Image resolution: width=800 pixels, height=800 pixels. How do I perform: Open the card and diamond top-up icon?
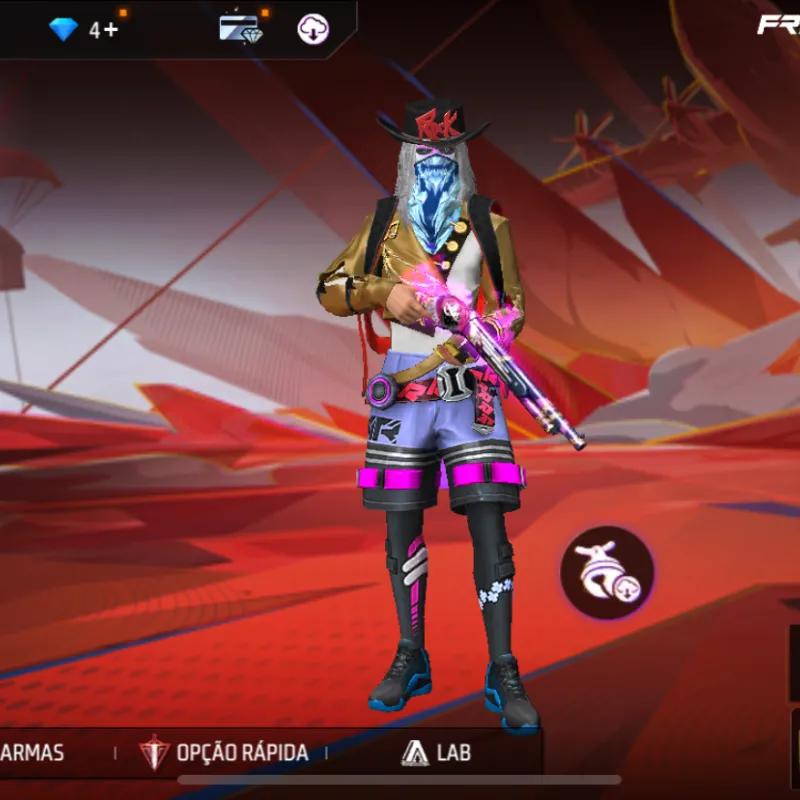point(239,28)
